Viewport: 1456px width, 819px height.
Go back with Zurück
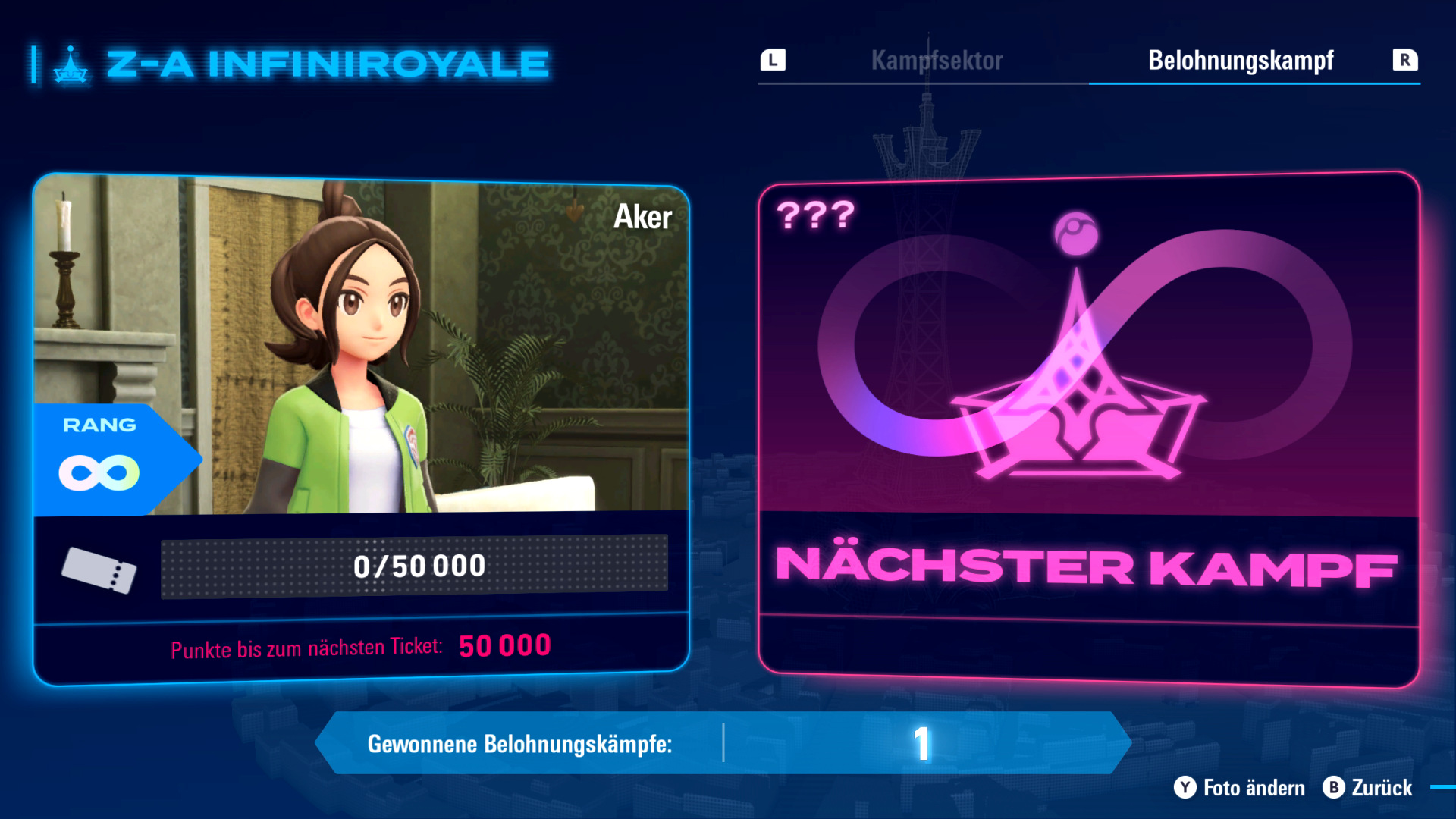click(1368, 788)
